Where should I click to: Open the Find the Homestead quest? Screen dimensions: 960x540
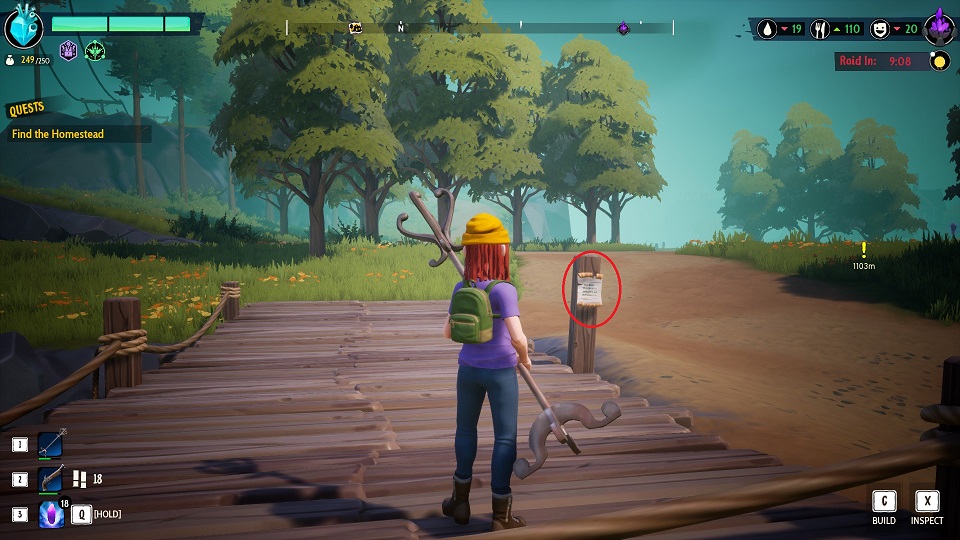(58, 134)
